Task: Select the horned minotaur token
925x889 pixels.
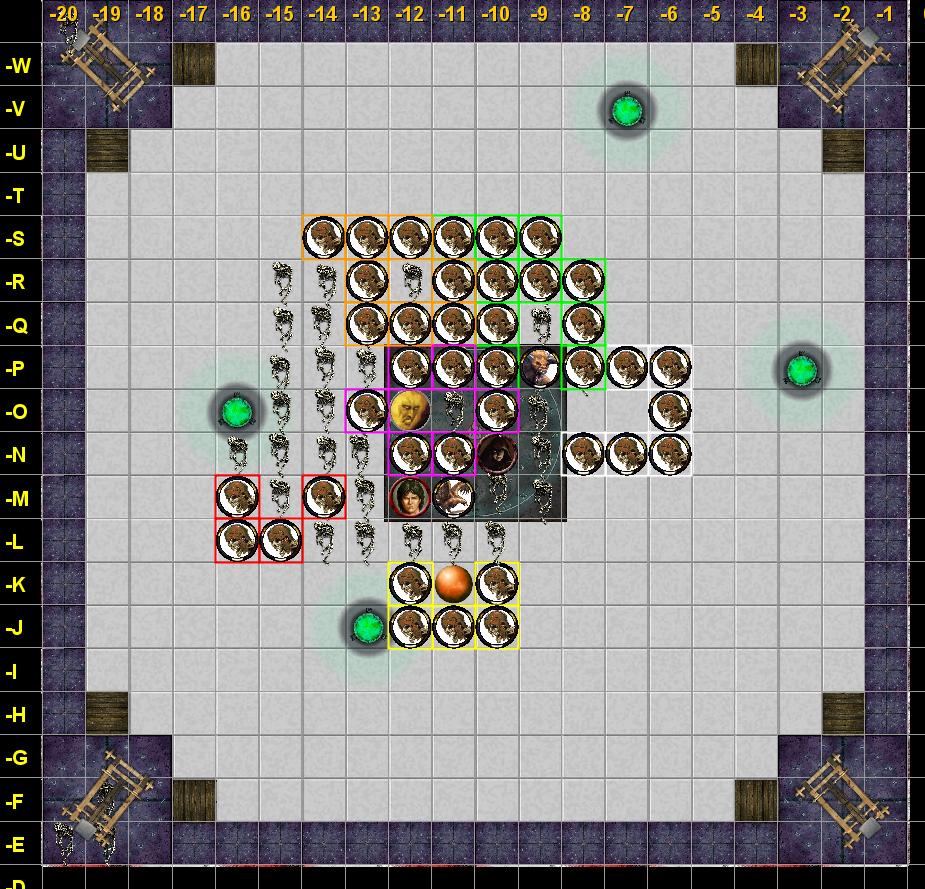Action: [540, 368]
